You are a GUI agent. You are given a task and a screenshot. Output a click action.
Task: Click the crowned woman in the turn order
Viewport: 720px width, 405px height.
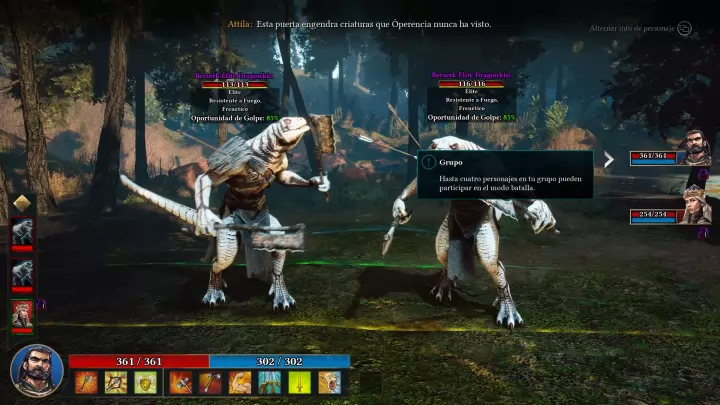point(22,313)
